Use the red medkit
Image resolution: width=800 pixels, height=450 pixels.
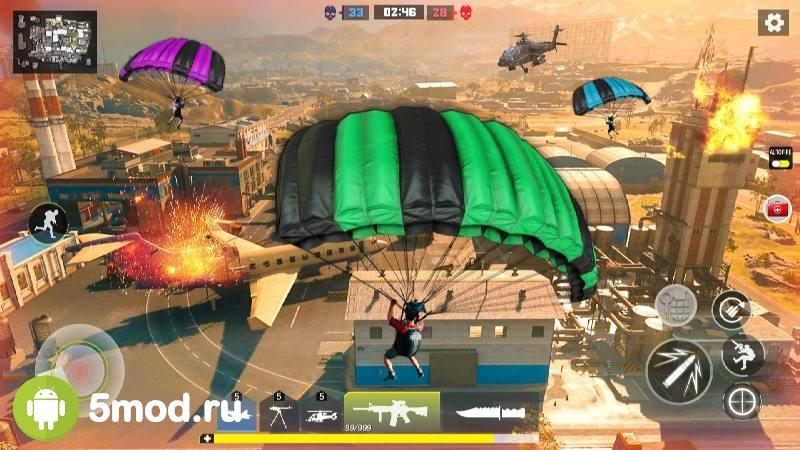click(777, 207)
